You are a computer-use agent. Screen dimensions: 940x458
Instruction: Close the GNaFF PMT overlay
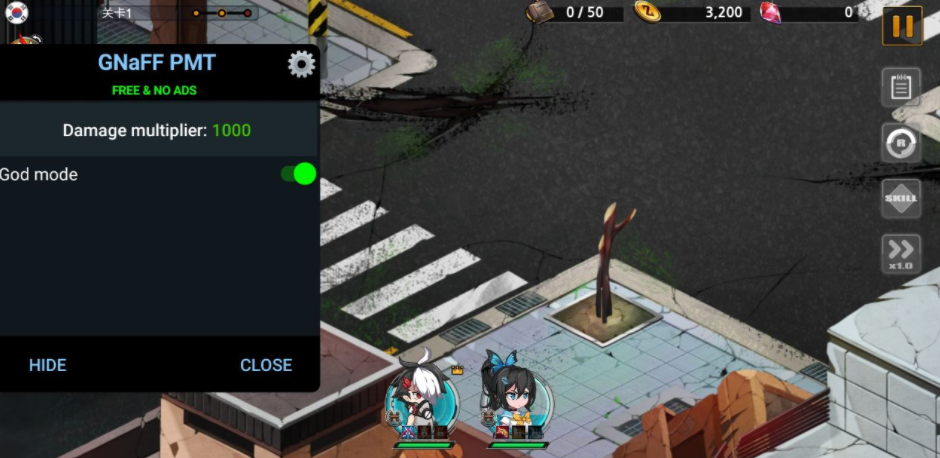click(266, 365)
